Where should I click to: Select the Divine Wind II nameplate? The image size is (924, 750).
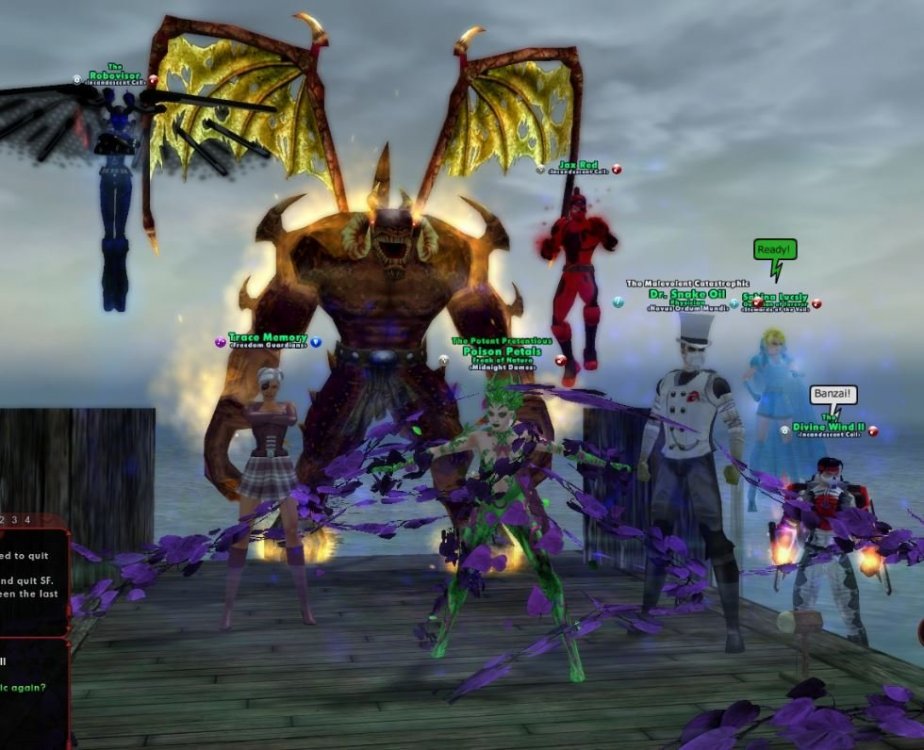(828, 427)
